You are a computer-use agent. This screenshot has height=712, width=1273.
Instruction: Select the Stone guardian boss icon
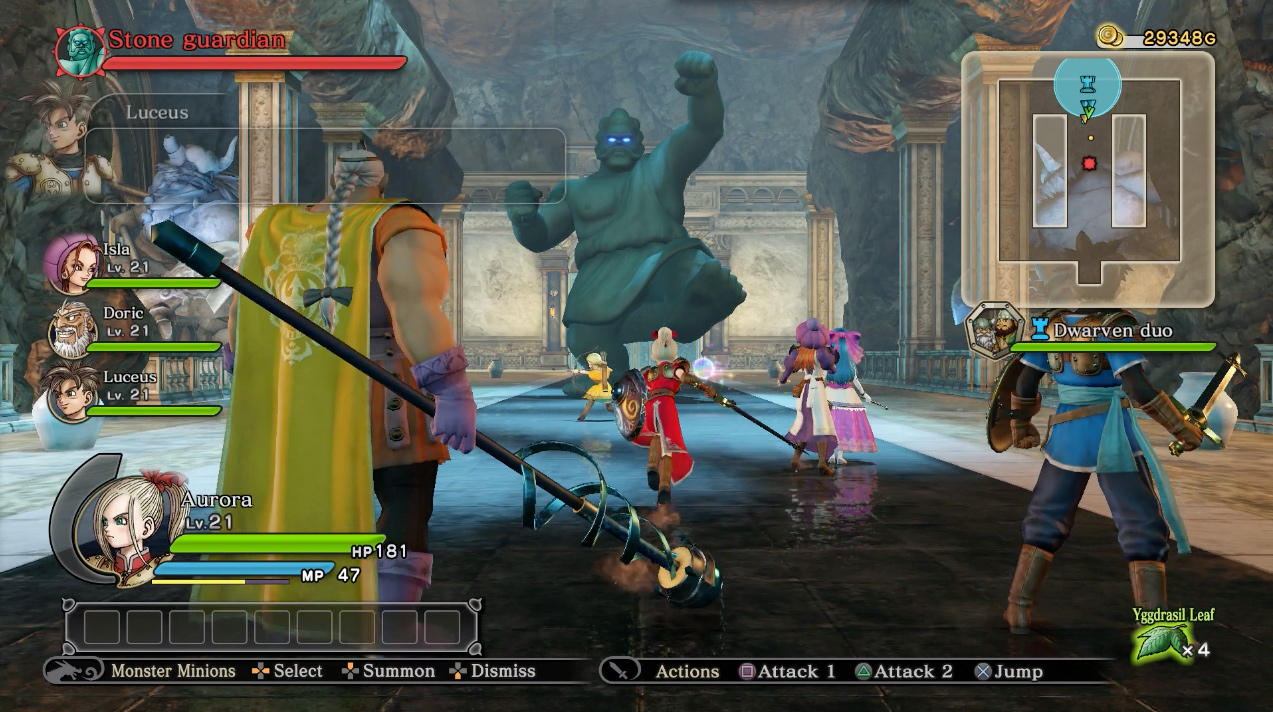point(79,51)
